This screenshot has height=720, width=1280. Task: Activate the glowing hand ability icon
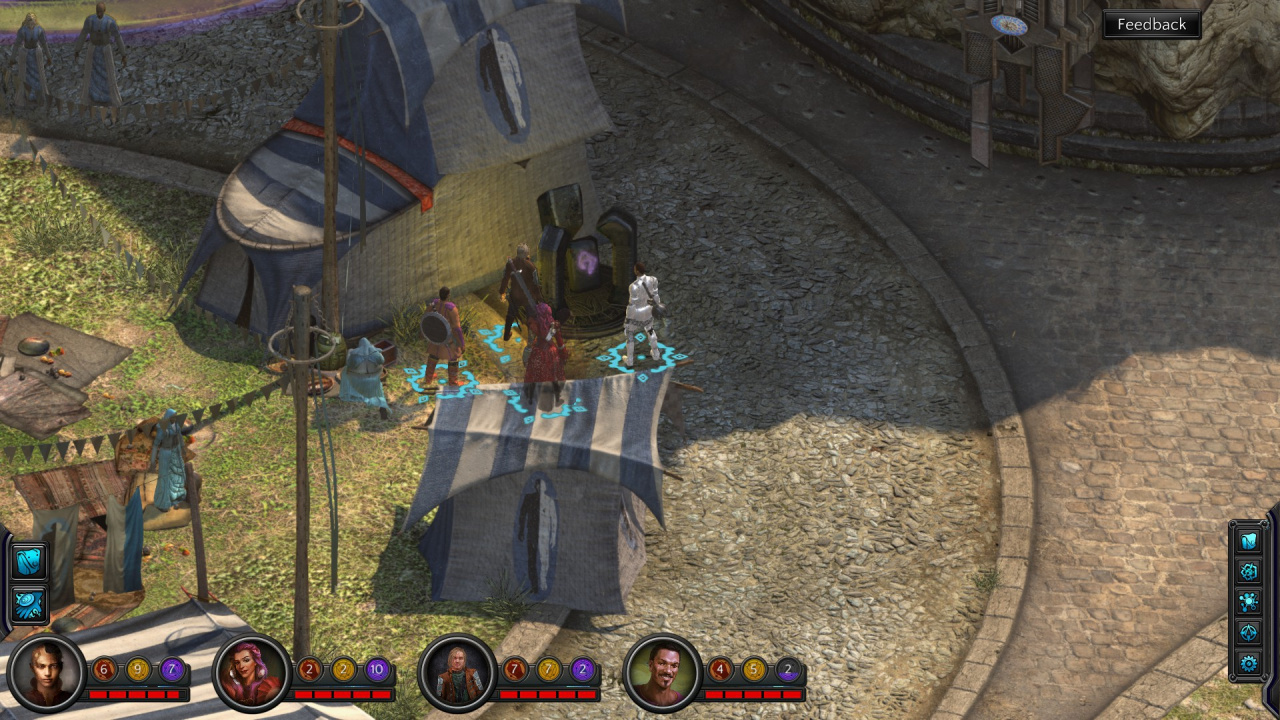(x=29, y=605)
